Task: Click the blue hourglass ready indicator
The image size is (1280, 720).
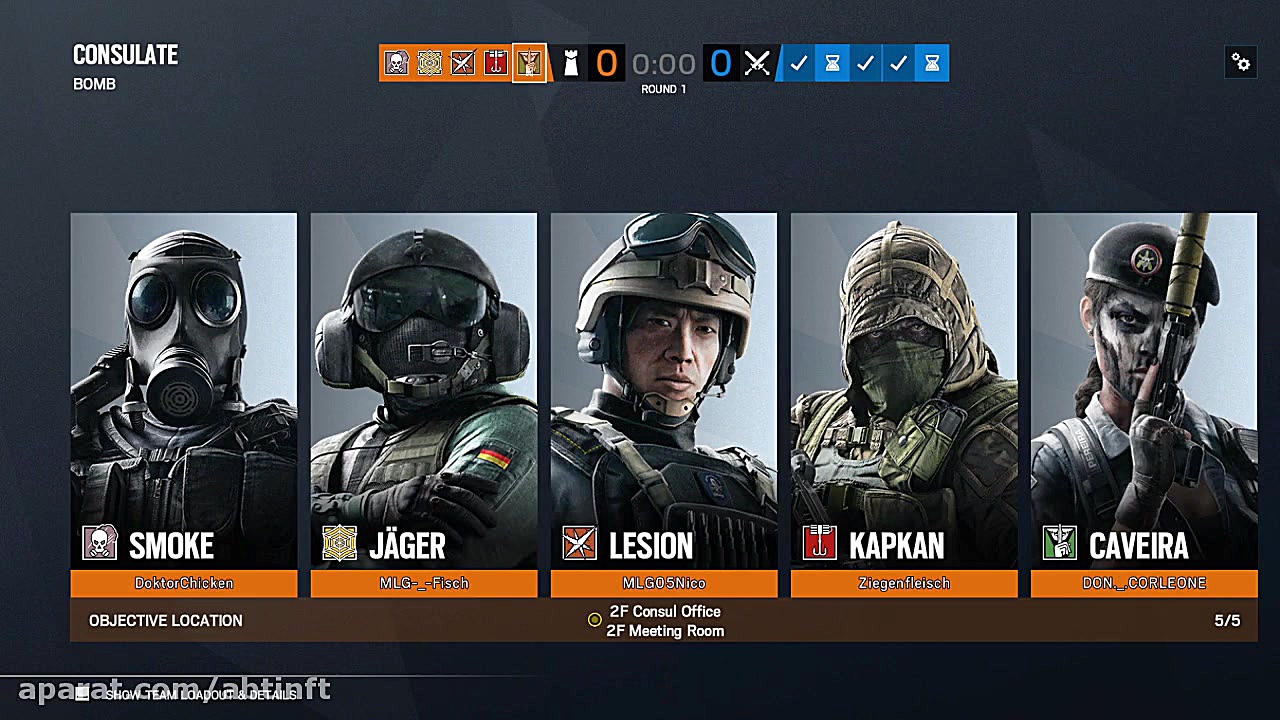Action: [831, 63]
